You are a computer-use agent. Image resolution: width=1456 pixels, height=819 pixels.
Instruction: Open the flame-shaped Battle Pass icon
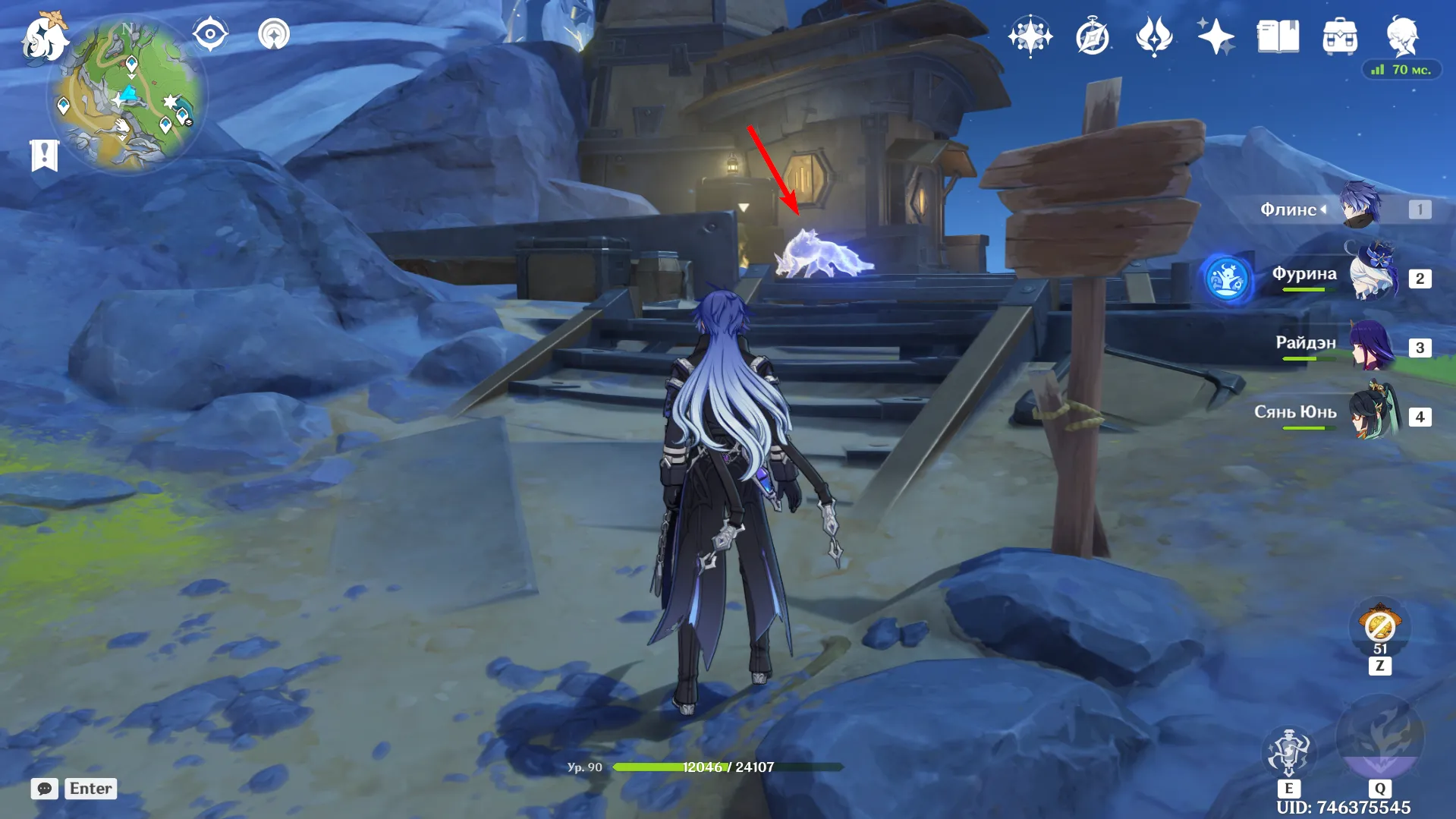click(x=1154, y=36)
